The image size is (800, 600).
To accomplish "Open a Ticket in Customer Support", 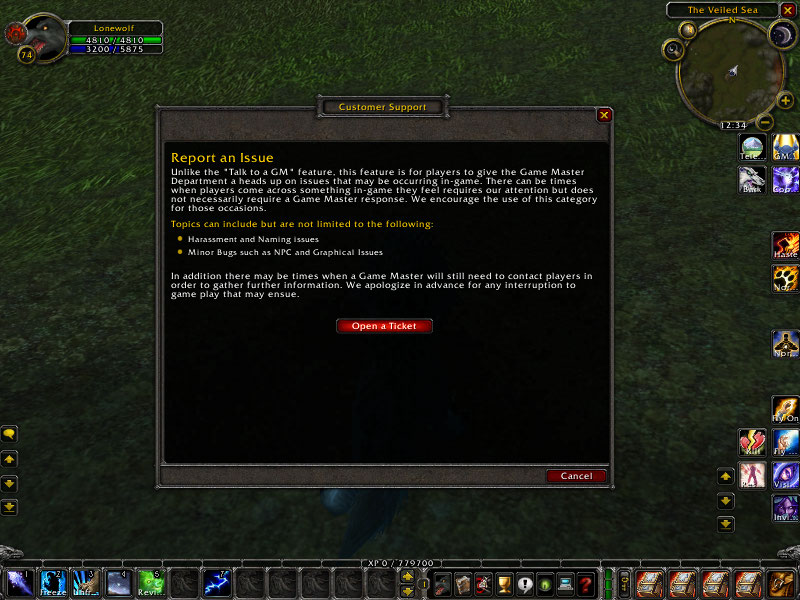I will coord(384,326).
